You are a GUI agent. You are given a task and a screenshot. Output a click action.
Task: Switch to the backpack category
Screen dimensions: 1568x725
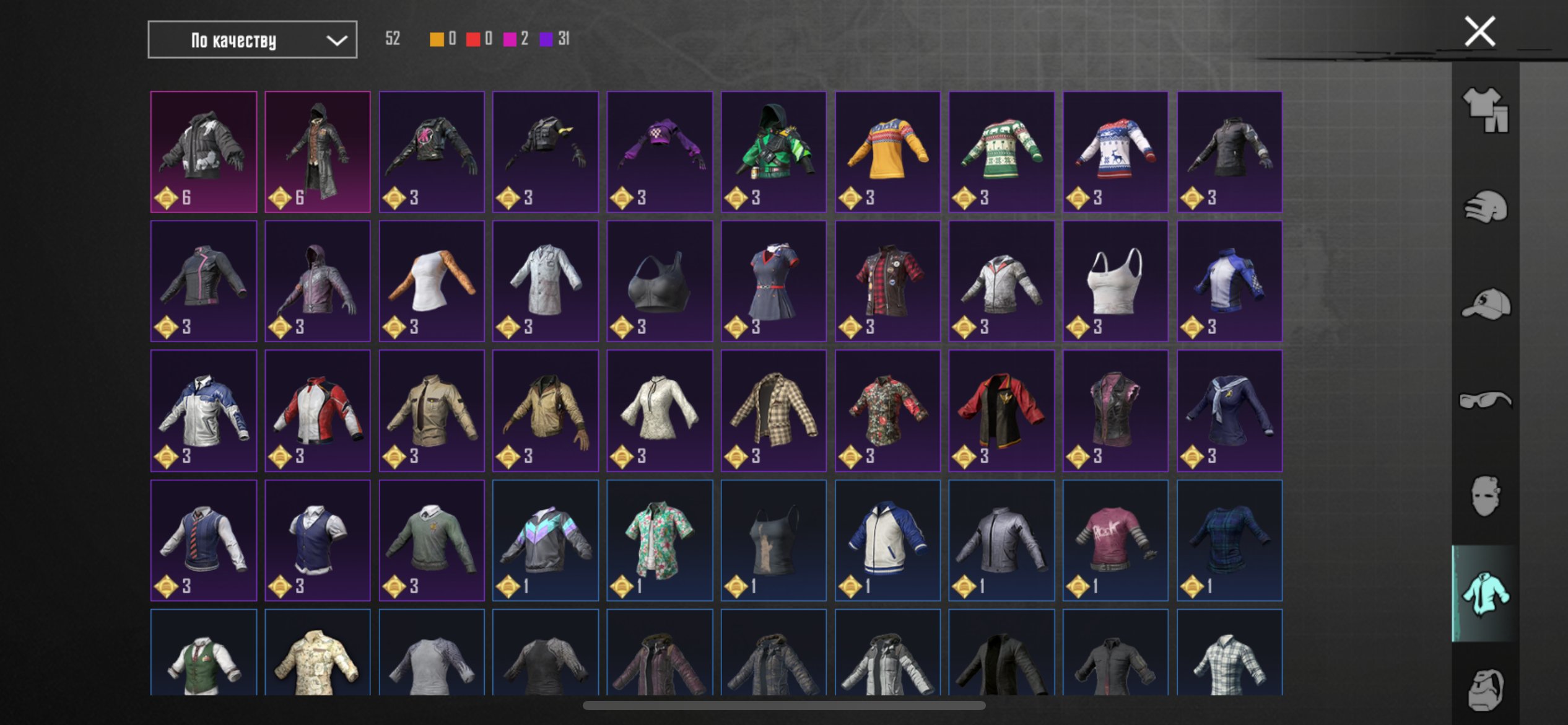(1485, 689)
